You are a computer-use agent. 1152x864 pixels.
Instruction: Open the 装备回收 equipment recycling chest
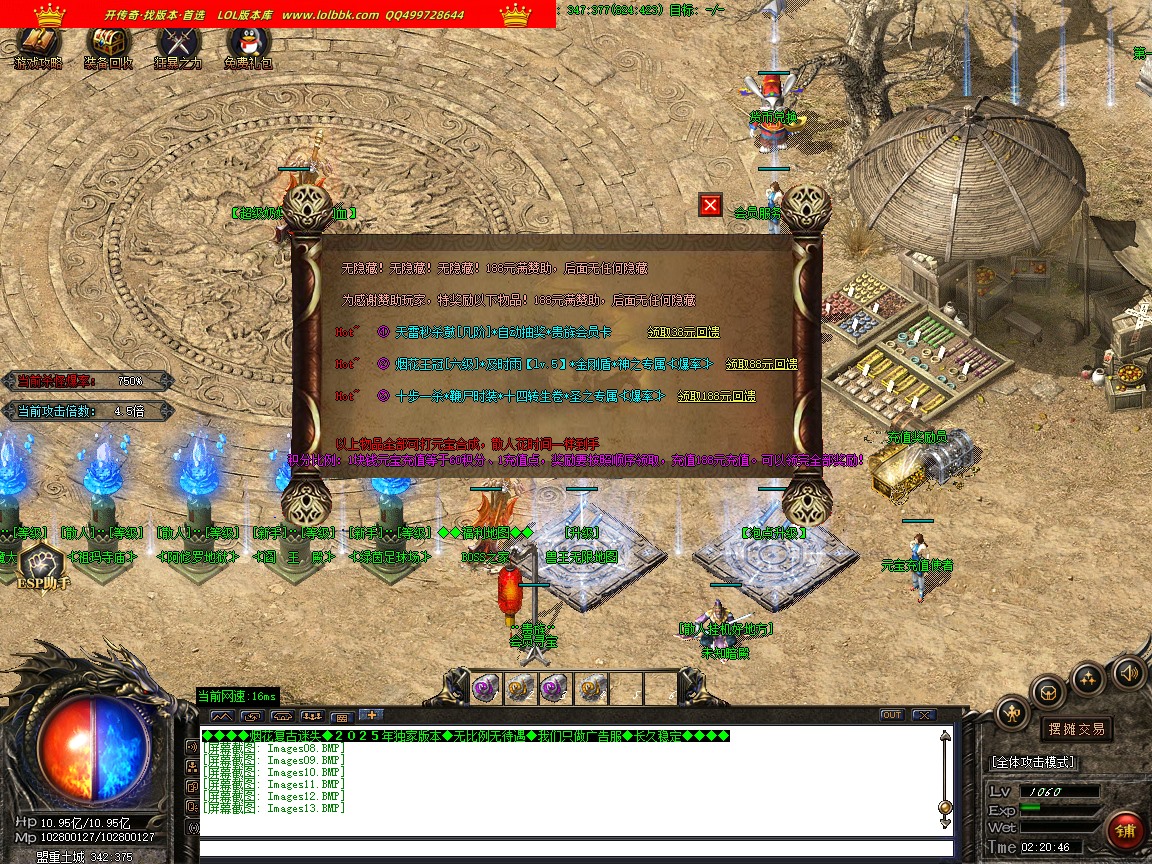(108, 45)
